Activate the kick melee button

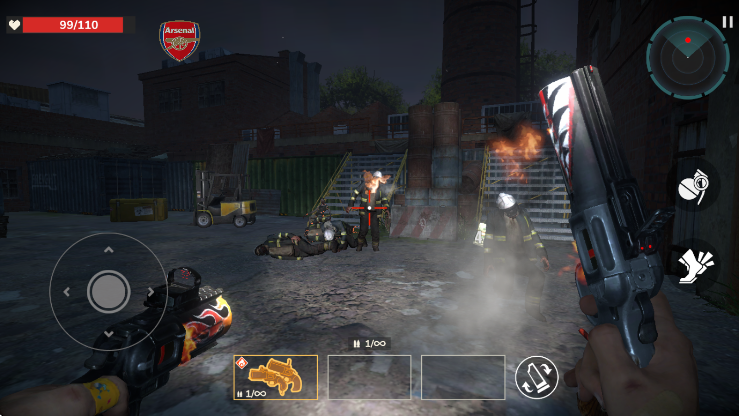pyautogui.click(x=694, y=269)
